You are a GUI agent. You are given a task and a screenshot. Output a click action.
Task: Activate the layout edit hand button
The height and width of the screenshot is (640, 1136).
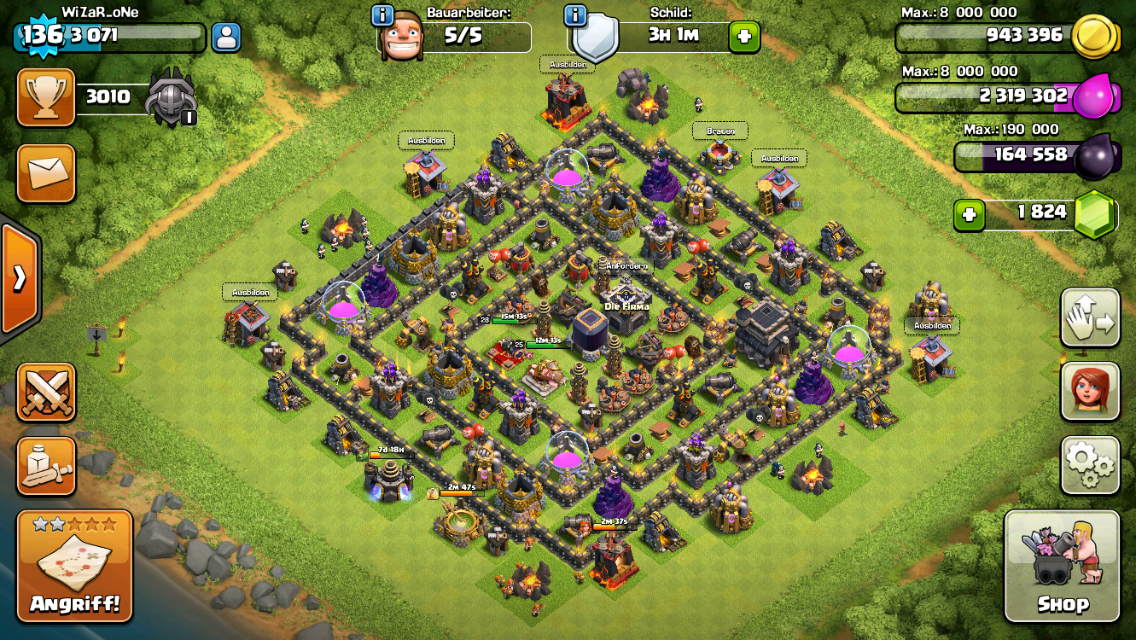pos(1090,318)
